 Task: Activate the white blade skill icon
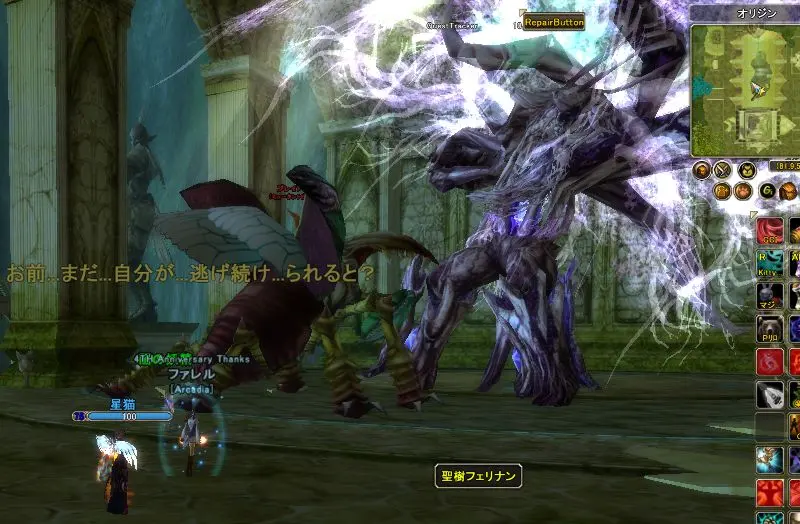[769, 394]
